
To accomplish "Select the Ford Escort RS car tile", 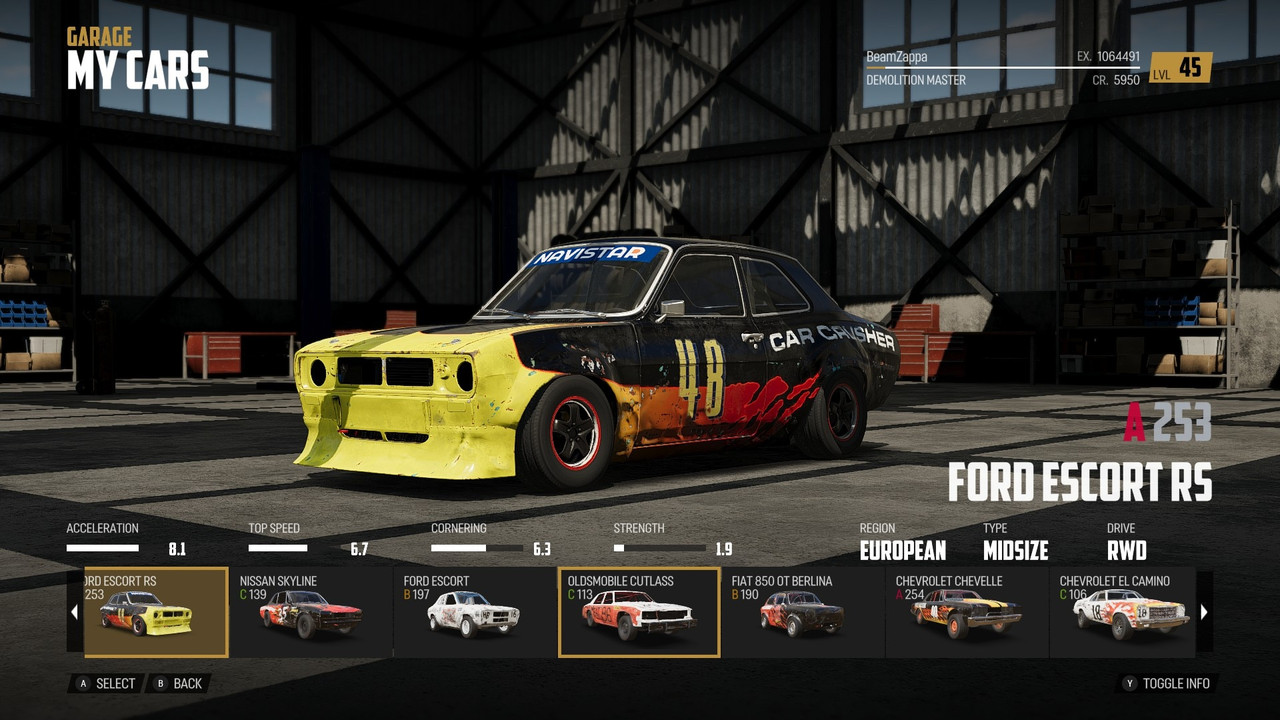I will click(155, 612).
